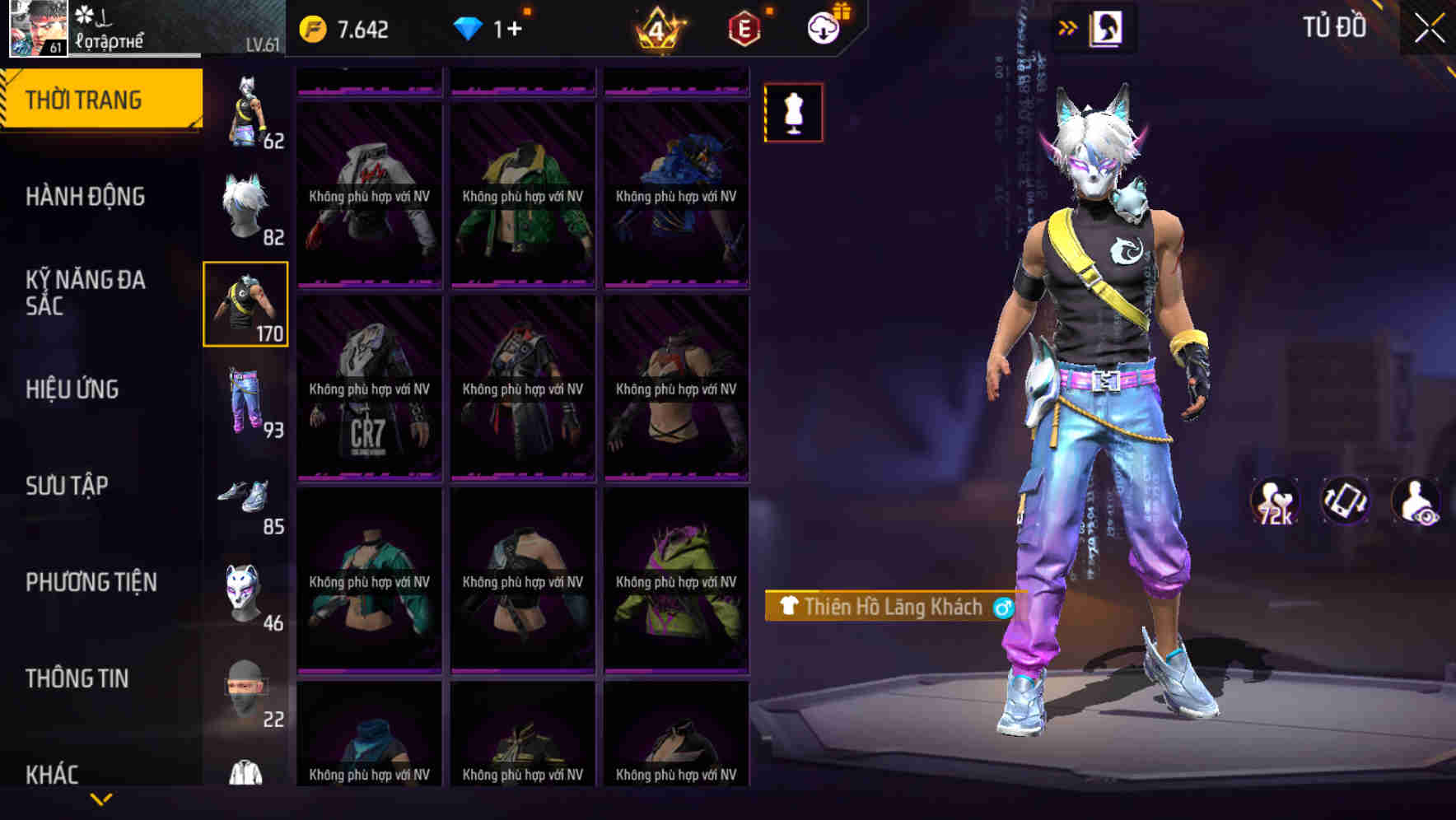
Task: Click the mannequin outfit preset icon
Action: (x=793, y=113)
